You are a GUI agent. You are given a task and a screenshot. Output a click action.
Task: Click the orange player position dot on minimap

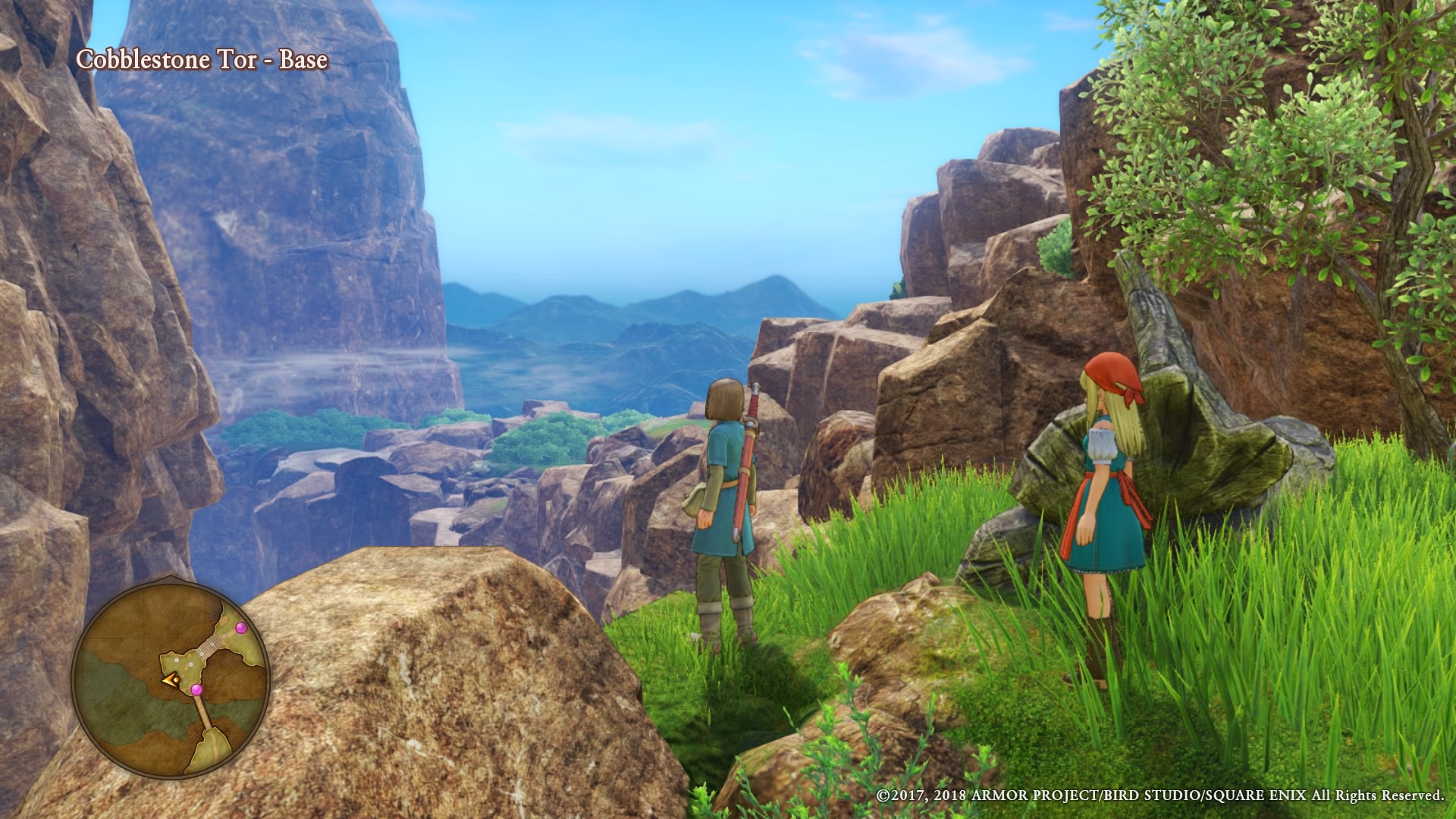click(x=176, y=679)
